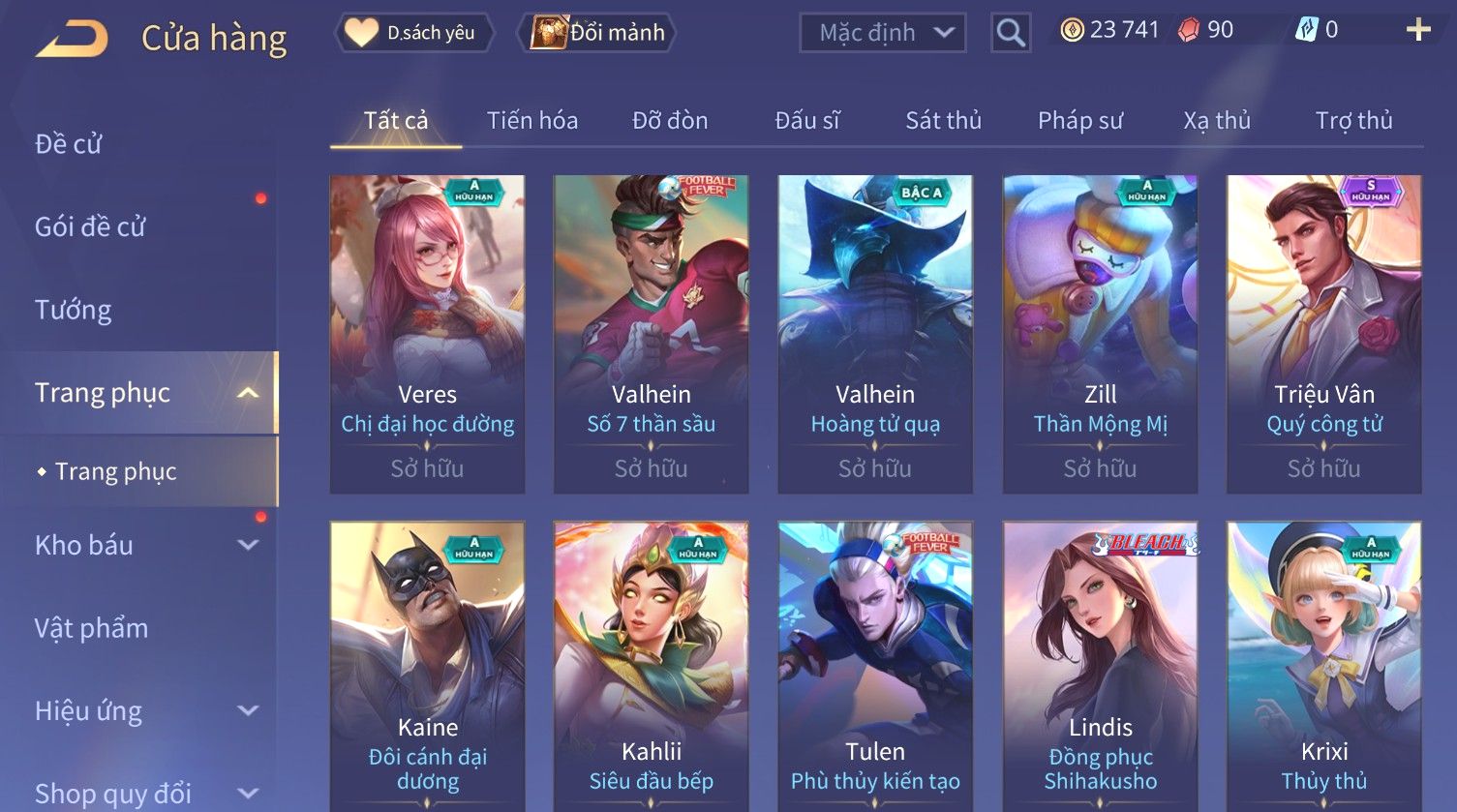Image resolution: width=1457 pixels, height=812 pixels.
Task: Open the Mặc định sort dropdown
Action: 882,33
